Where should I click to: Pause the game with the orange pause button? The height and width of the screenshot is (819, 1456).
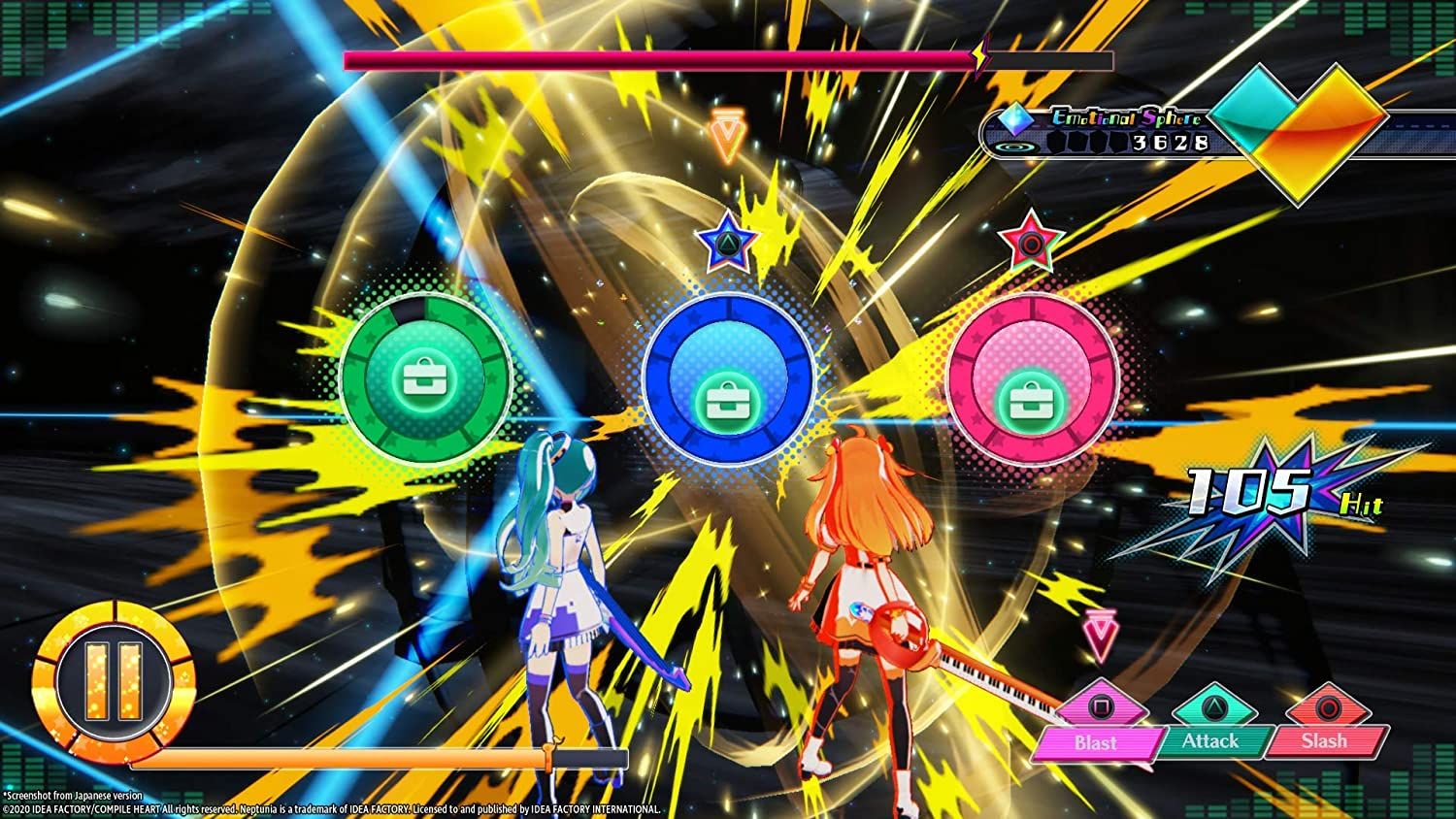point(114,680)
